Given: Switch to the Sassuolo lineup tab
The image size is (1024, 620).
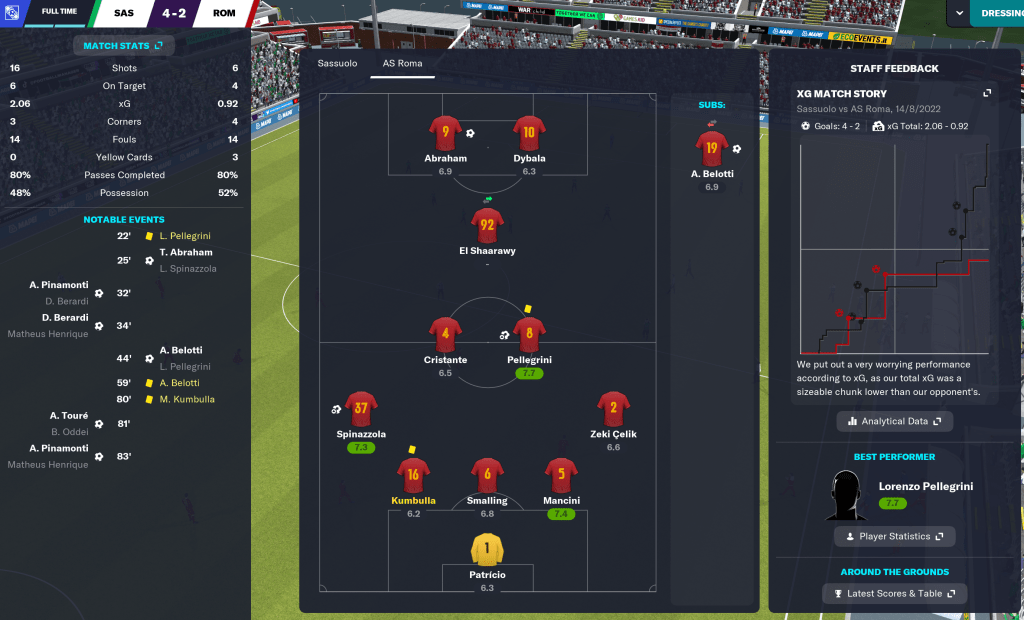Looking at the screenshot, I should pyautogui.click(x=337, y=63).
